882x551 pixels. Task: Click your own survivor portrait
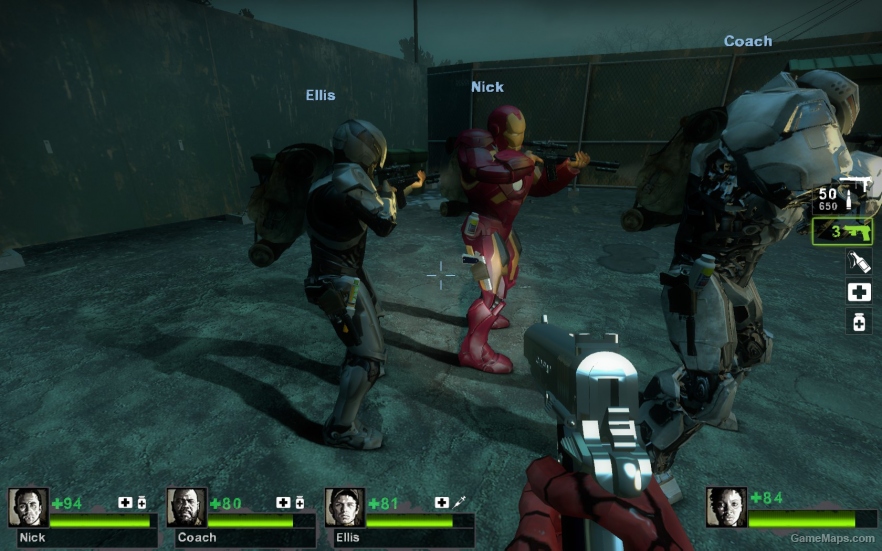tap(726, 507)
